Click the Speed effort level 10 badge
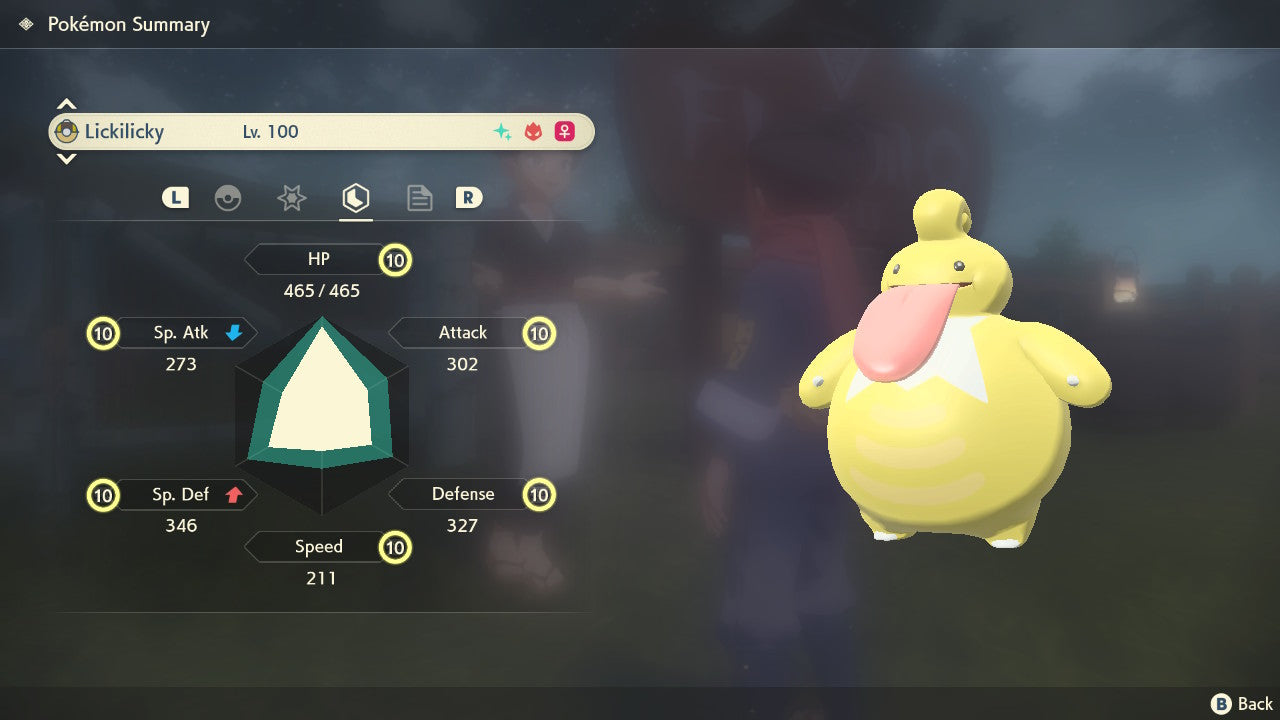Image resolution: width=1280 pixels, height=720 pixels. (396, 548)
